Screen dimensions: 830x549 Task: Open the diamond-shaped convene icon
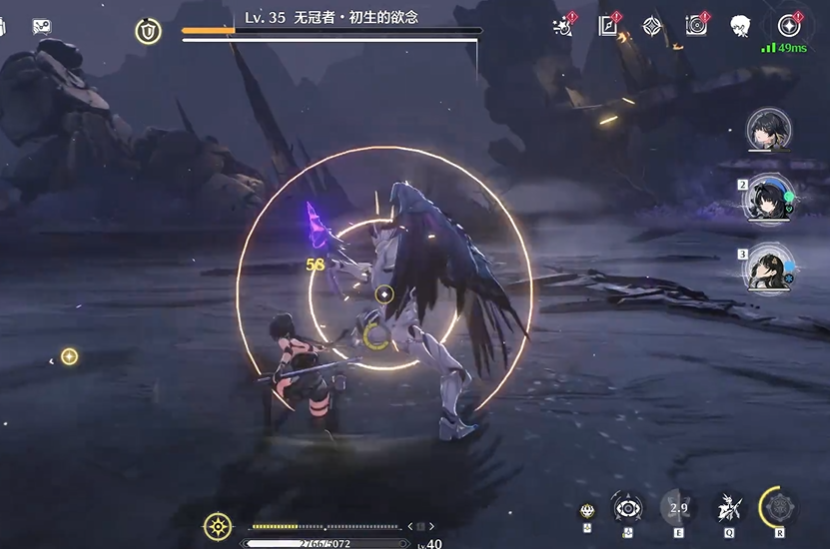652,26
